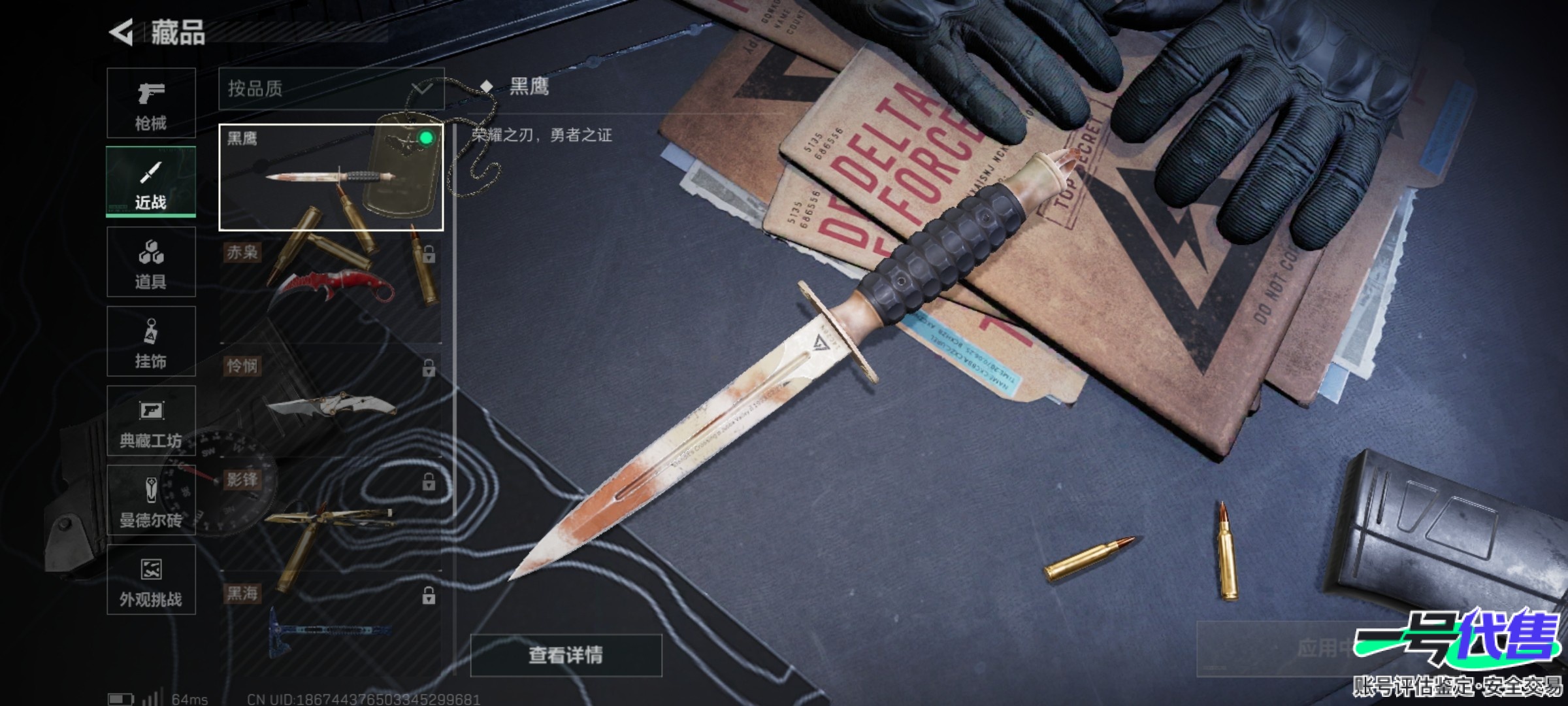Switch to the 枪械 firearms category
Image resolution: width=1568 pixels, height=706 pixels.
tap(151, 103)
